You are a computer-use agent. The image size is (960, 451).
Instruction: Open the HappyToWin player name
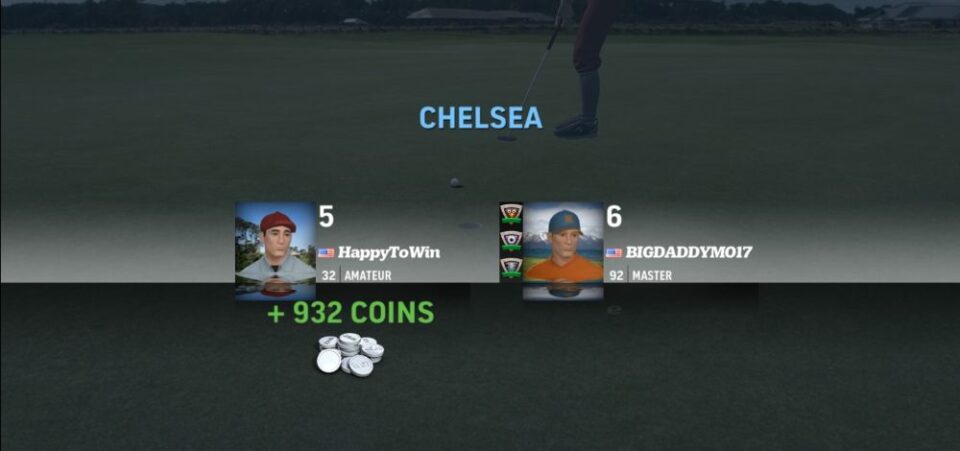(x=388, y=253)
